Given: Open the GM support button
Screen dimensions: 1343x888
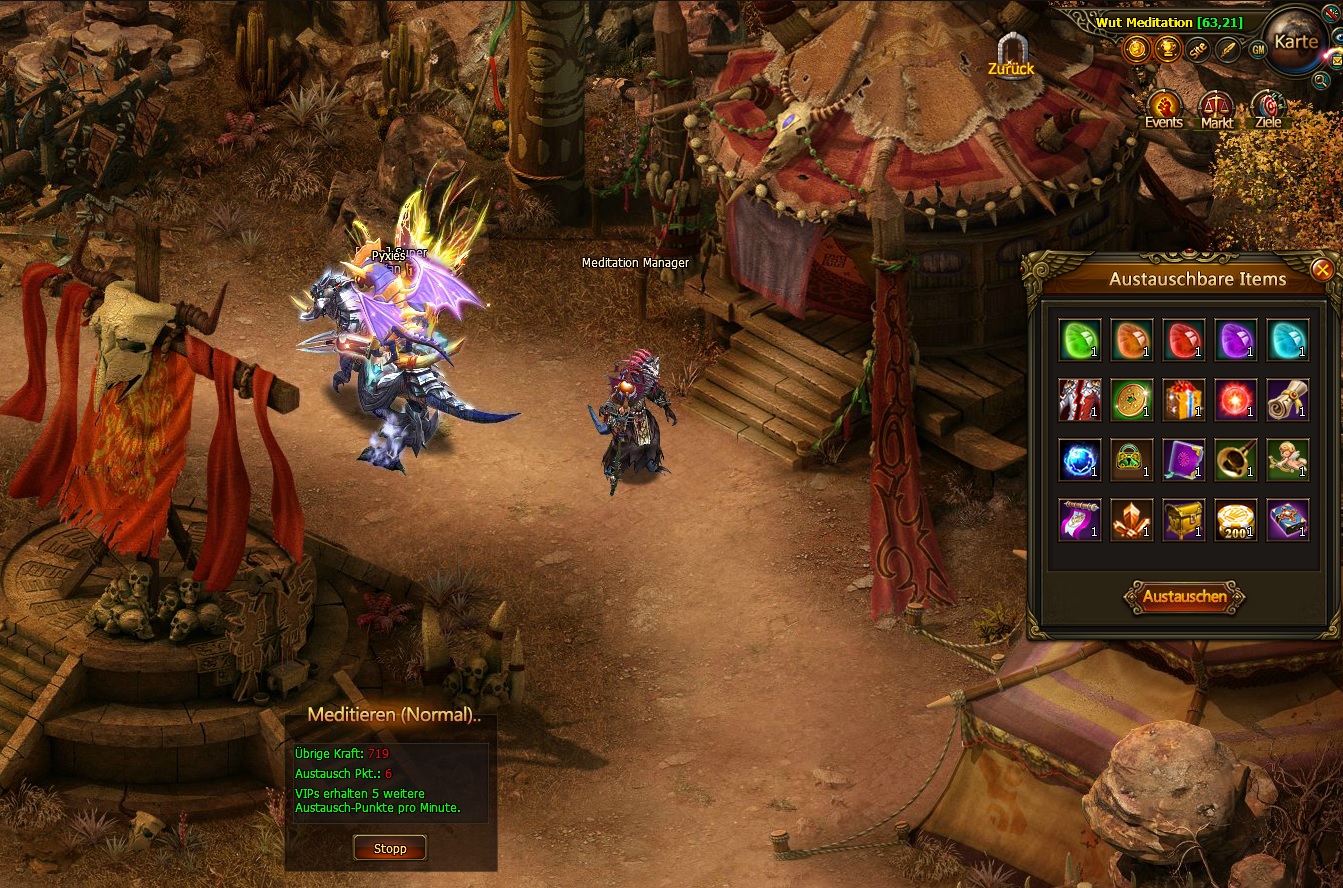Looking at the screenshot, I should click(1257, 49).
